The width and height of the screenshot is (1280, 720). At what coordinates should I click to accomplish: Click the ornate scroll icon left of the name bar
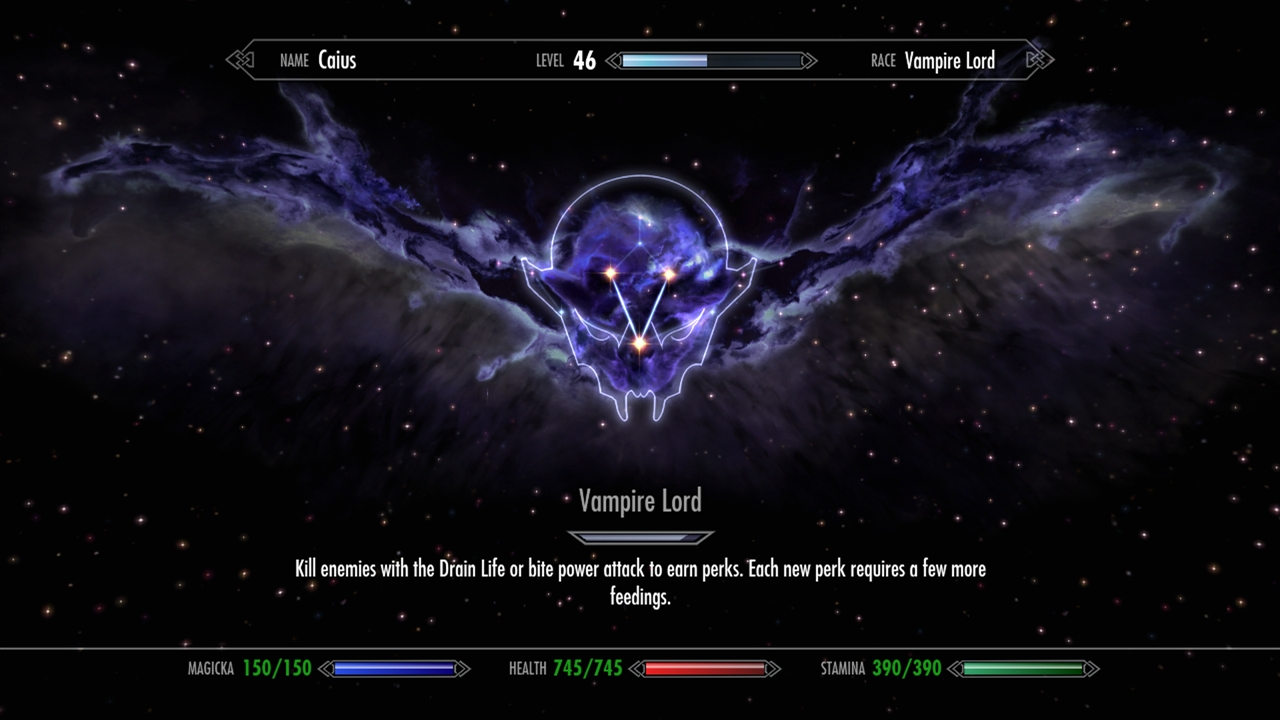[x=239, y=60]
